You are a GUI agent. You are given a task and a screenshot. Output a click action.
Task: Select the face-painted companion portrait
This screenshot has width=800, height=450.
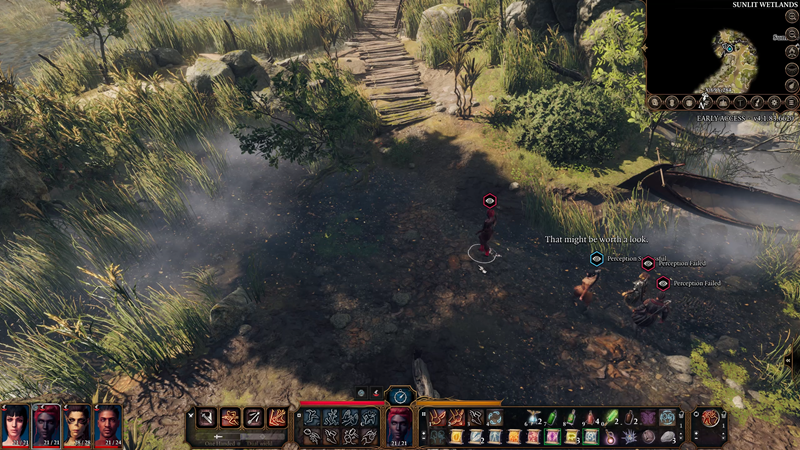click(x=77, y=427)
